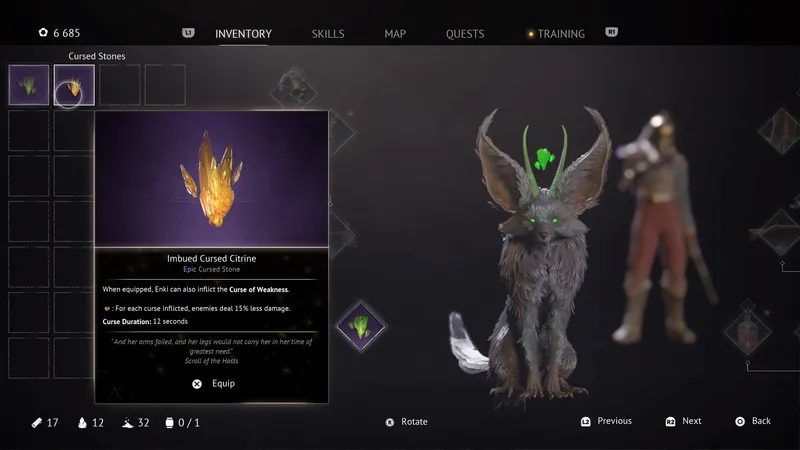The width and height of the screenshot is (800, 450).
Task: Equip the Imbued Cursed Citrine
Action: [x=213, y=384]
